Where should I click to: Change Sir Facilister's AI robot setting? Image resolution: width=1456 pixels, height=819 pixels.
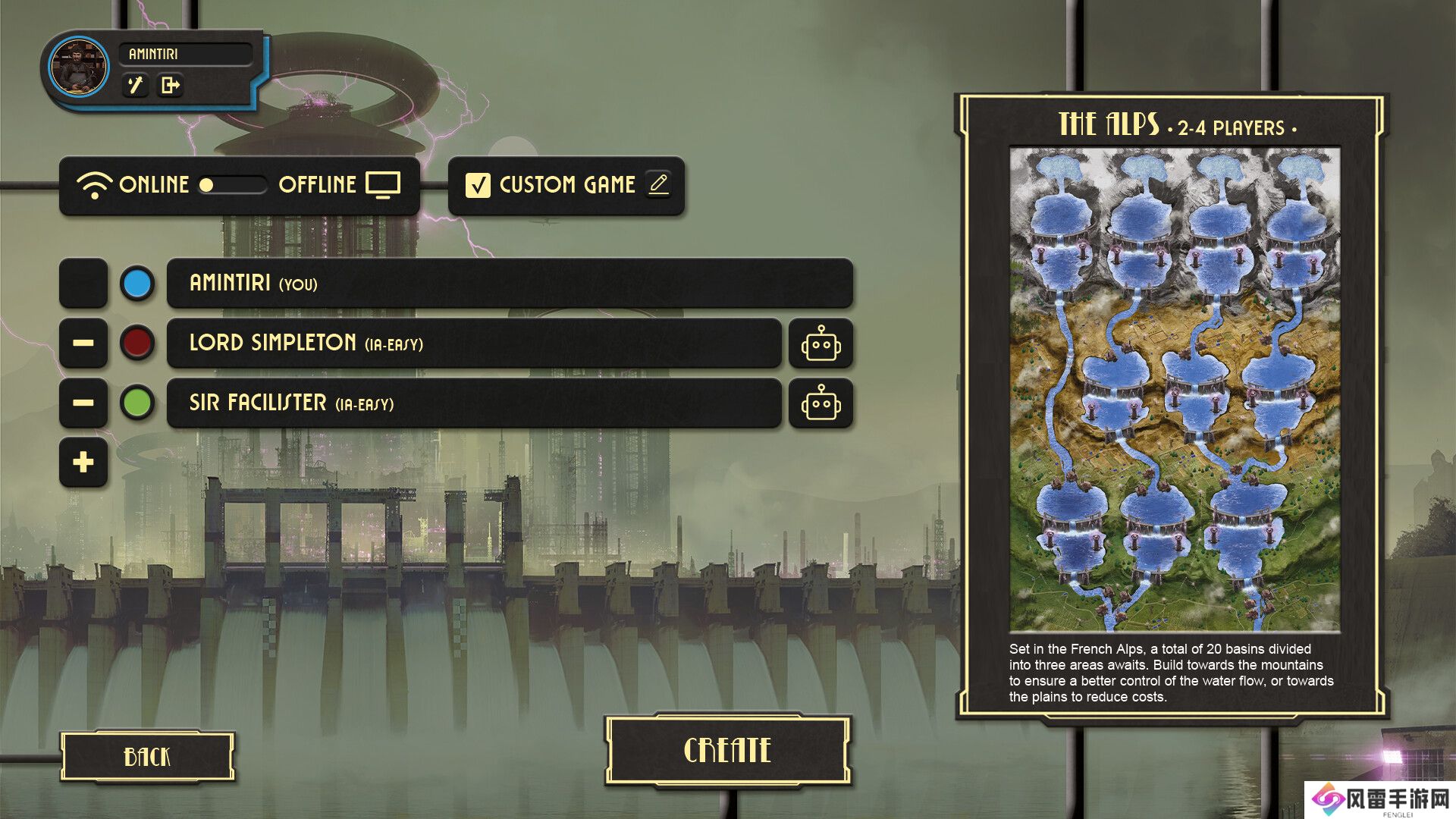821,403
